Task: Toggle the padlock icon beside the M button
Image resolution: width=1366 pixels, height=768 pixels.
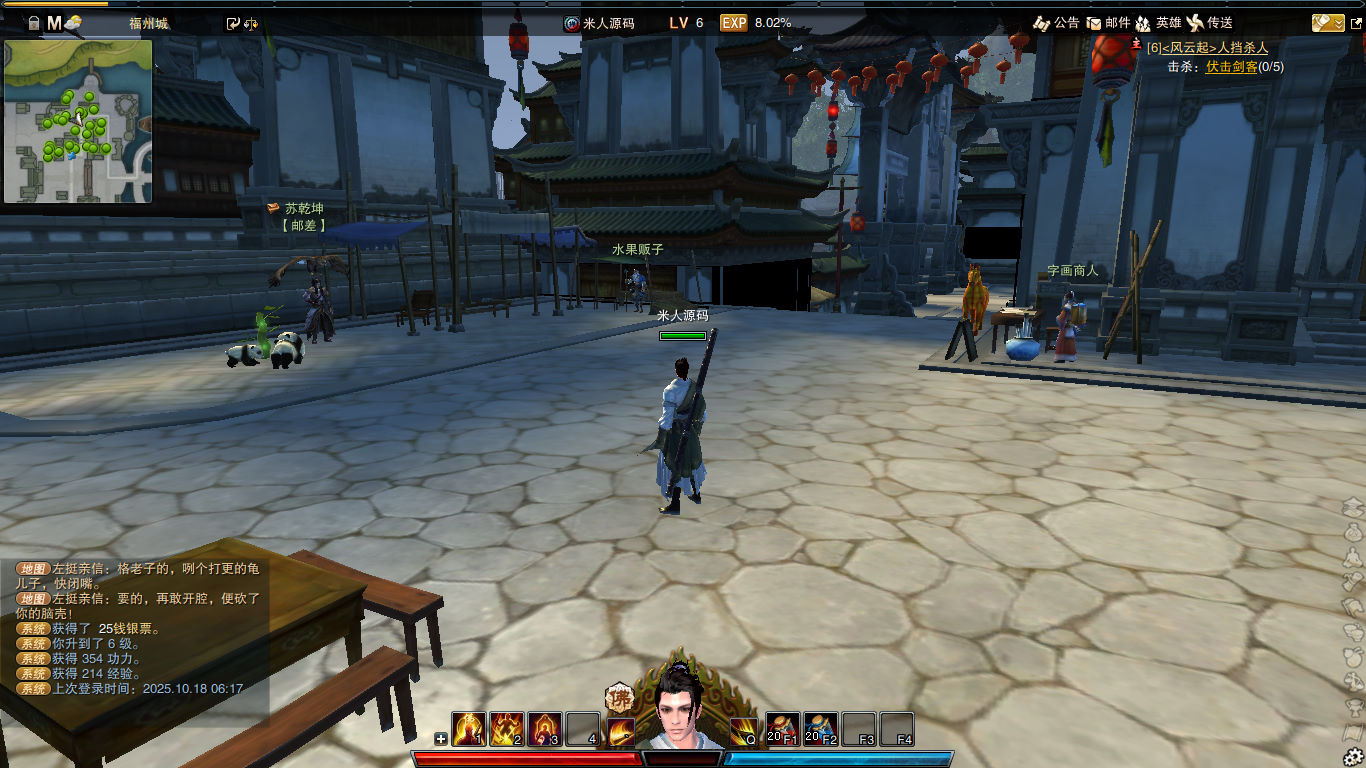Action: (33, 23)
